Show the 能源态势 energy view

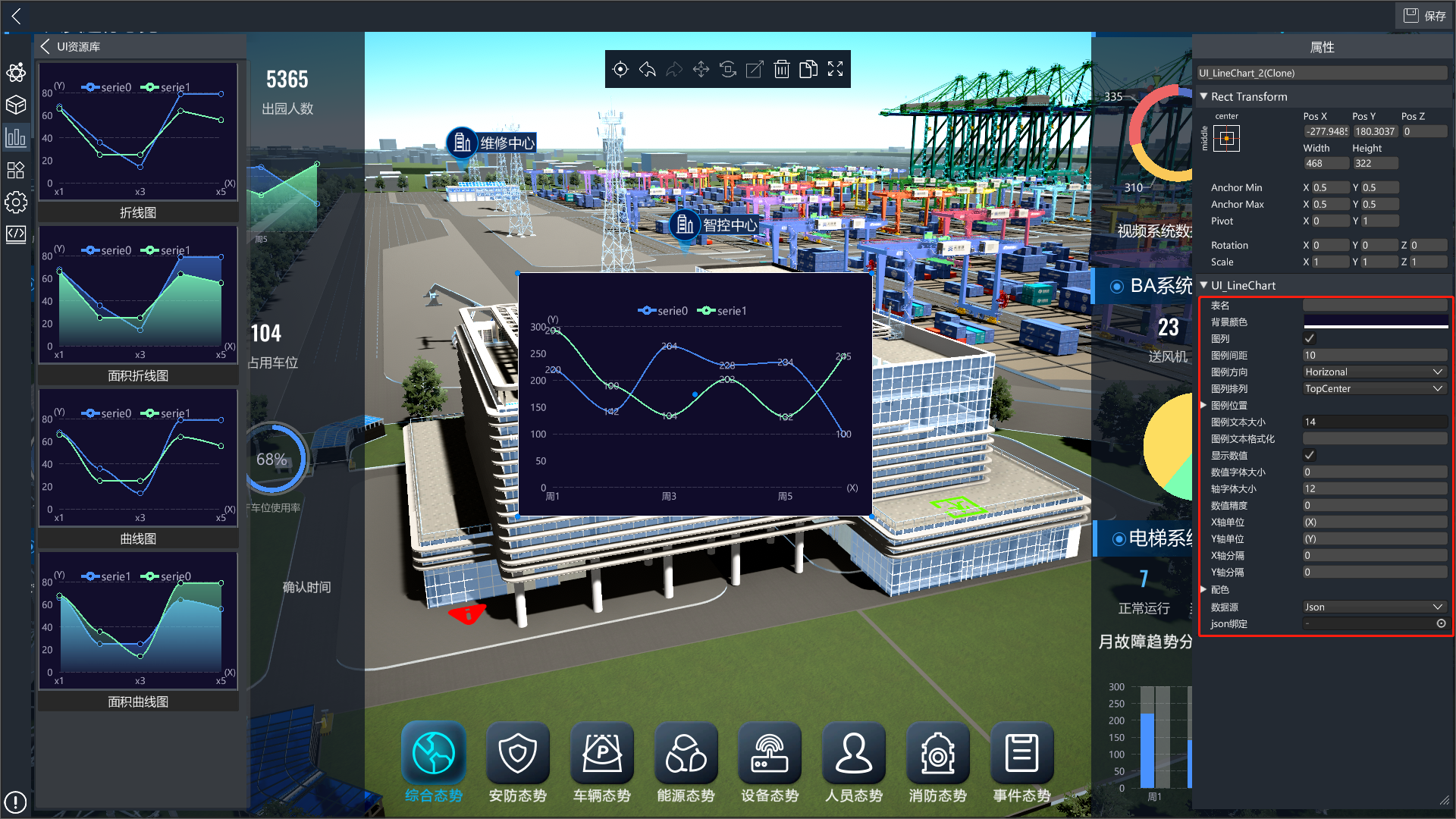click(686, 762)
